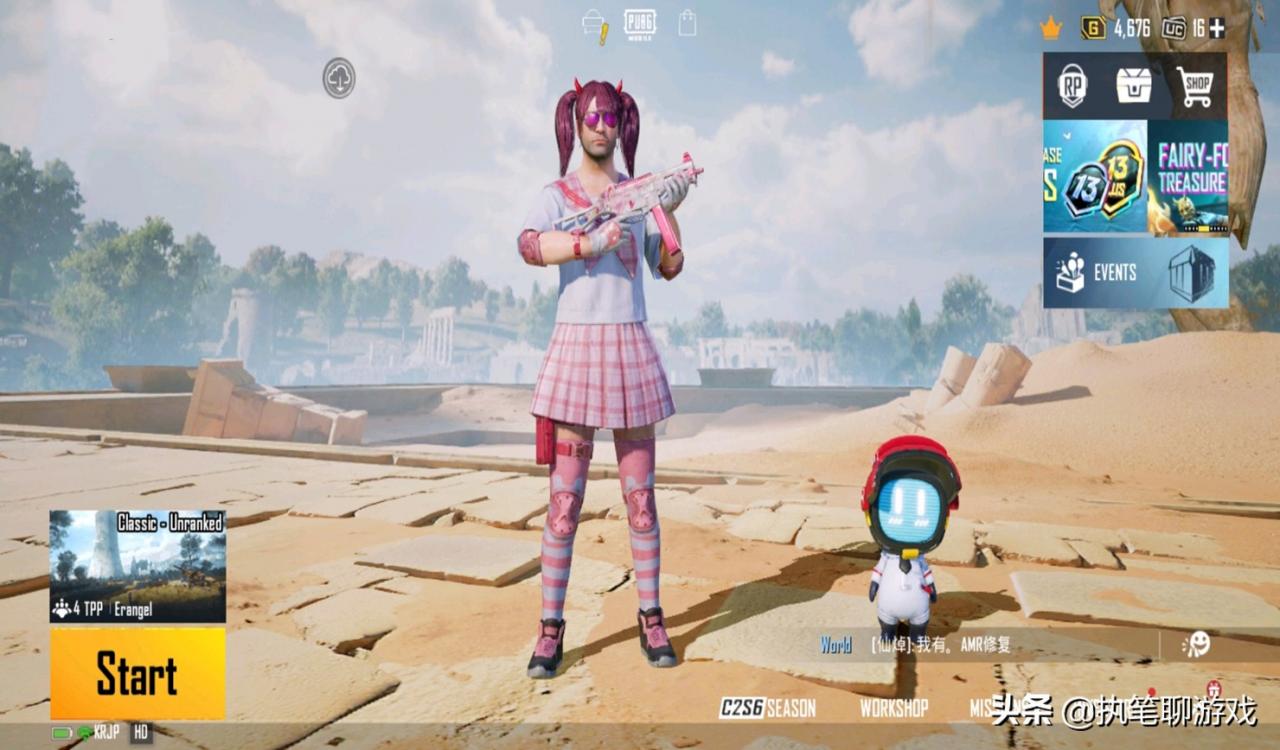Screen dimensions: 1280x750
Task: View the season 13 rewards banner
Action: [1095, 178]
